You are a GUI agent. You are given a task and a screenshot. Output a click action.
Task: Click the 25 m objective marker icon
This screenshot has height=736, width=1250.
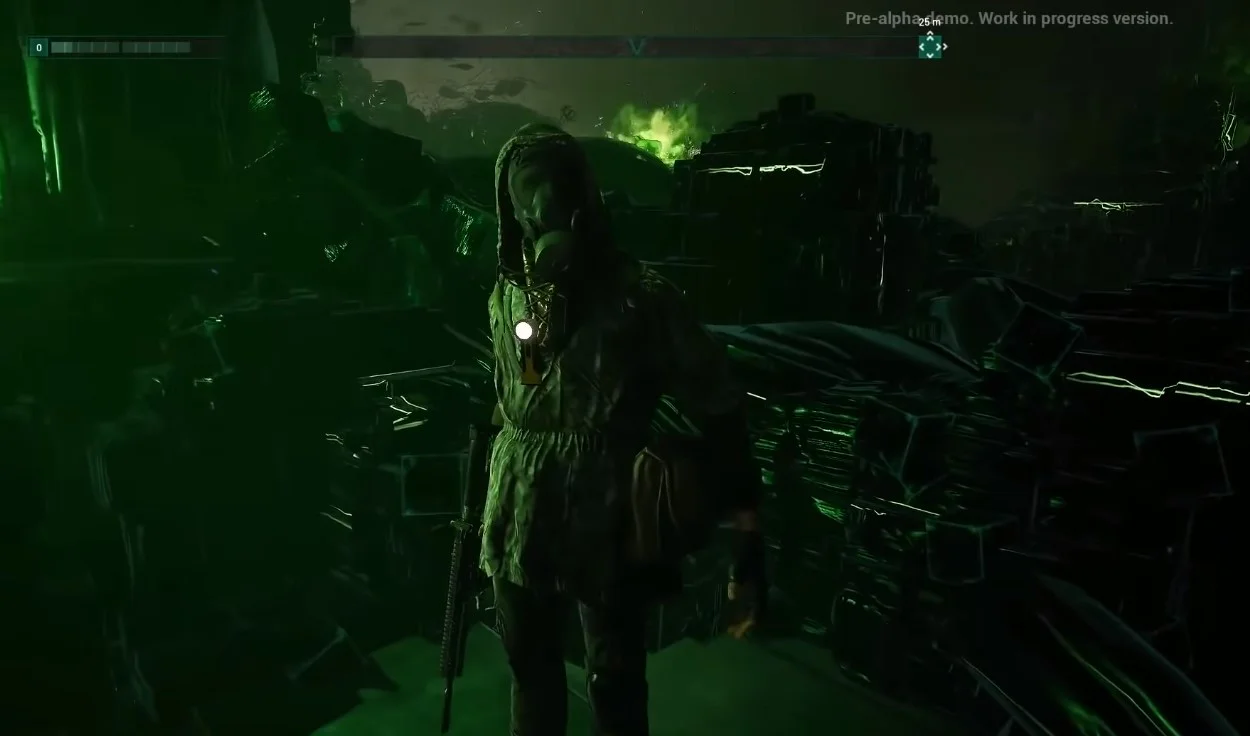930,45
